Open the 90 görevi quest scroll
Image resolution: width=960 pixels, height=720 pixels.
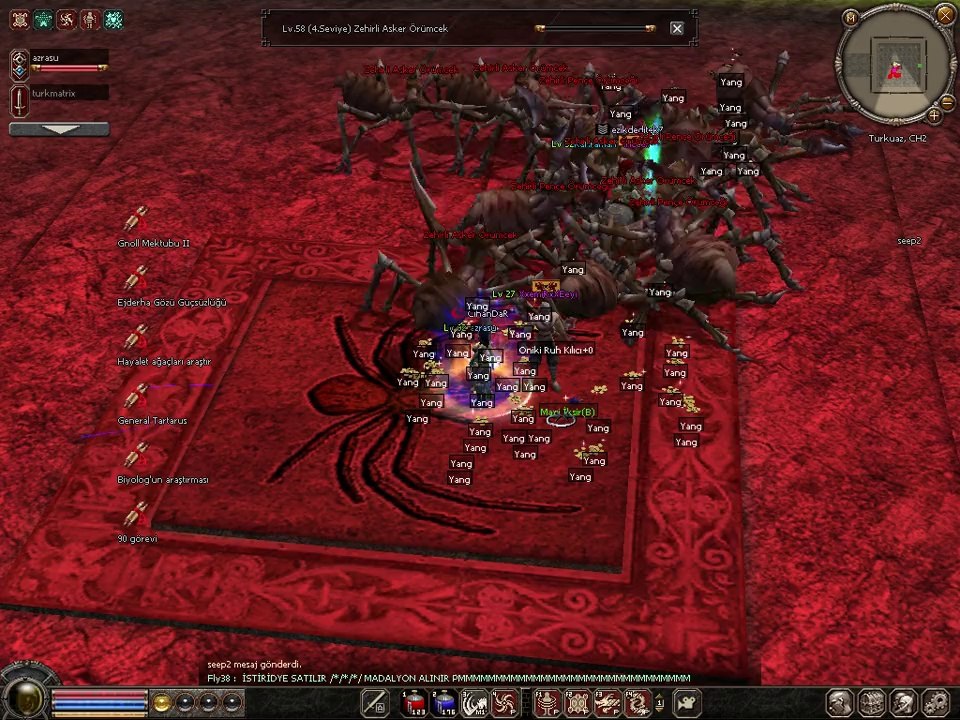click(135, 516)
